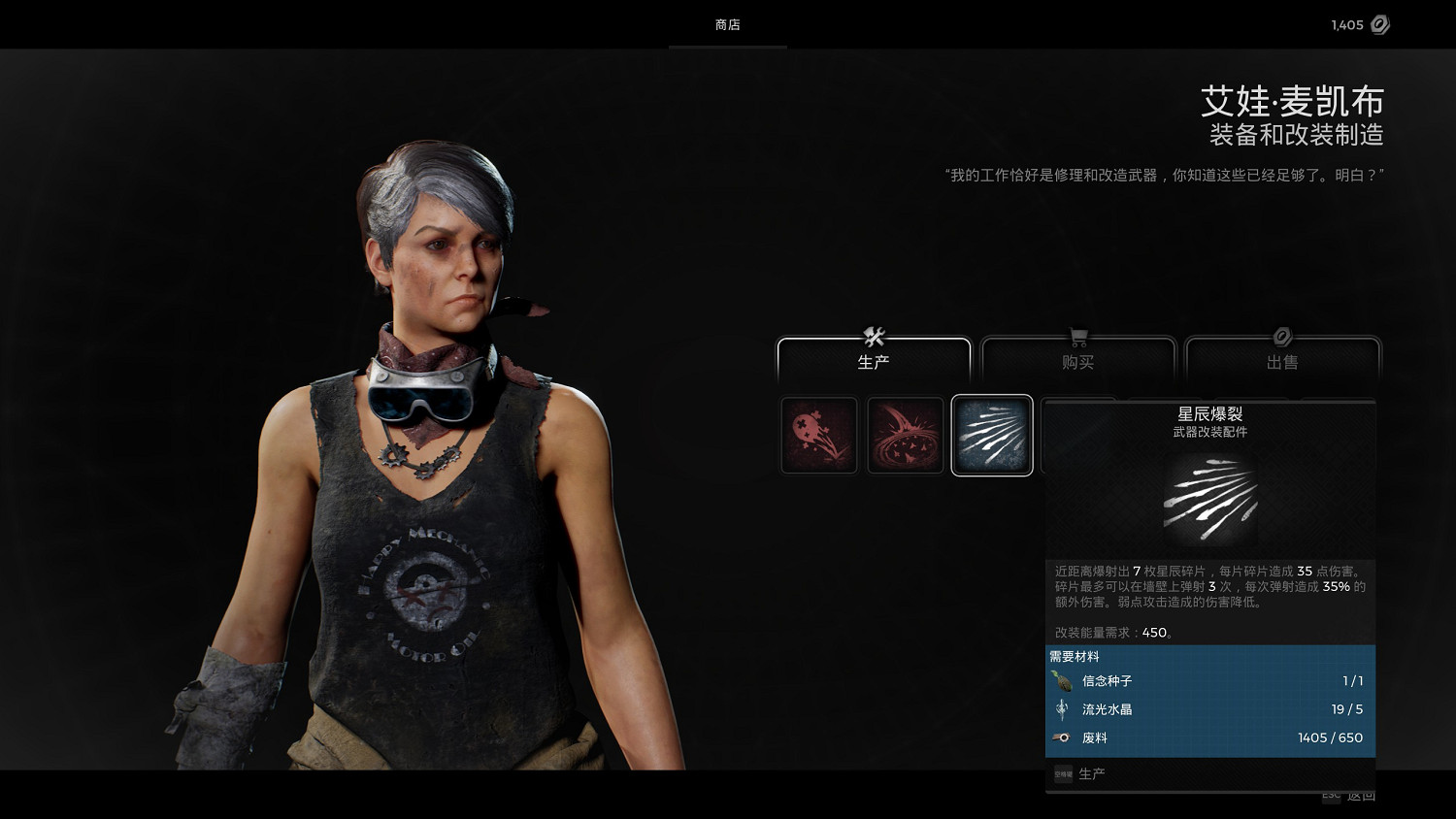The height and width of the screenshot is (819, 1456).
Task: Open the 购买 purchase tab
Action: pyautogui.click(x=1077, y=361)
